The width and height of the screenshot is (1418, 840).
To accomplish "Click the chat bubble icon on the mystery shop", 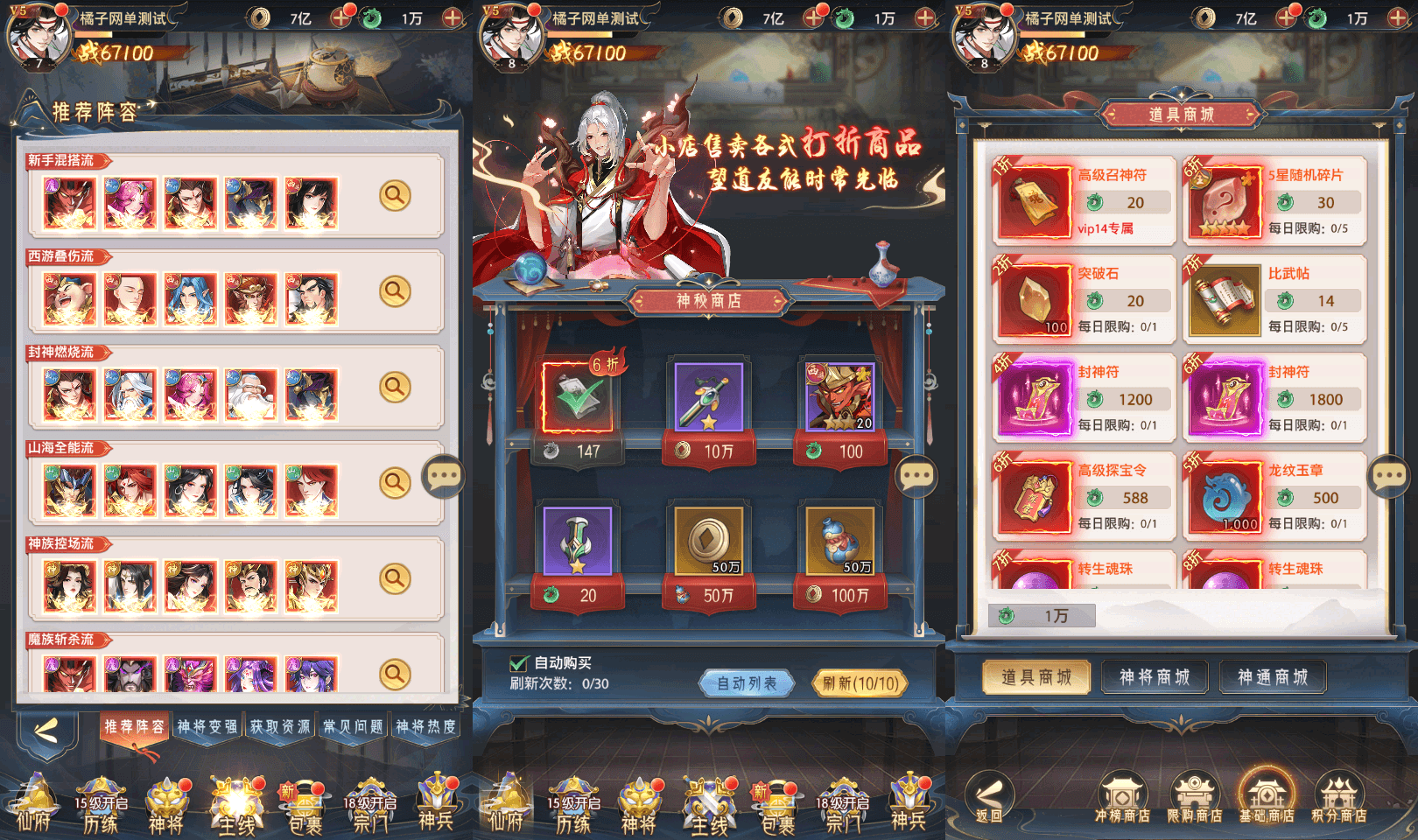I will (919, 475).
